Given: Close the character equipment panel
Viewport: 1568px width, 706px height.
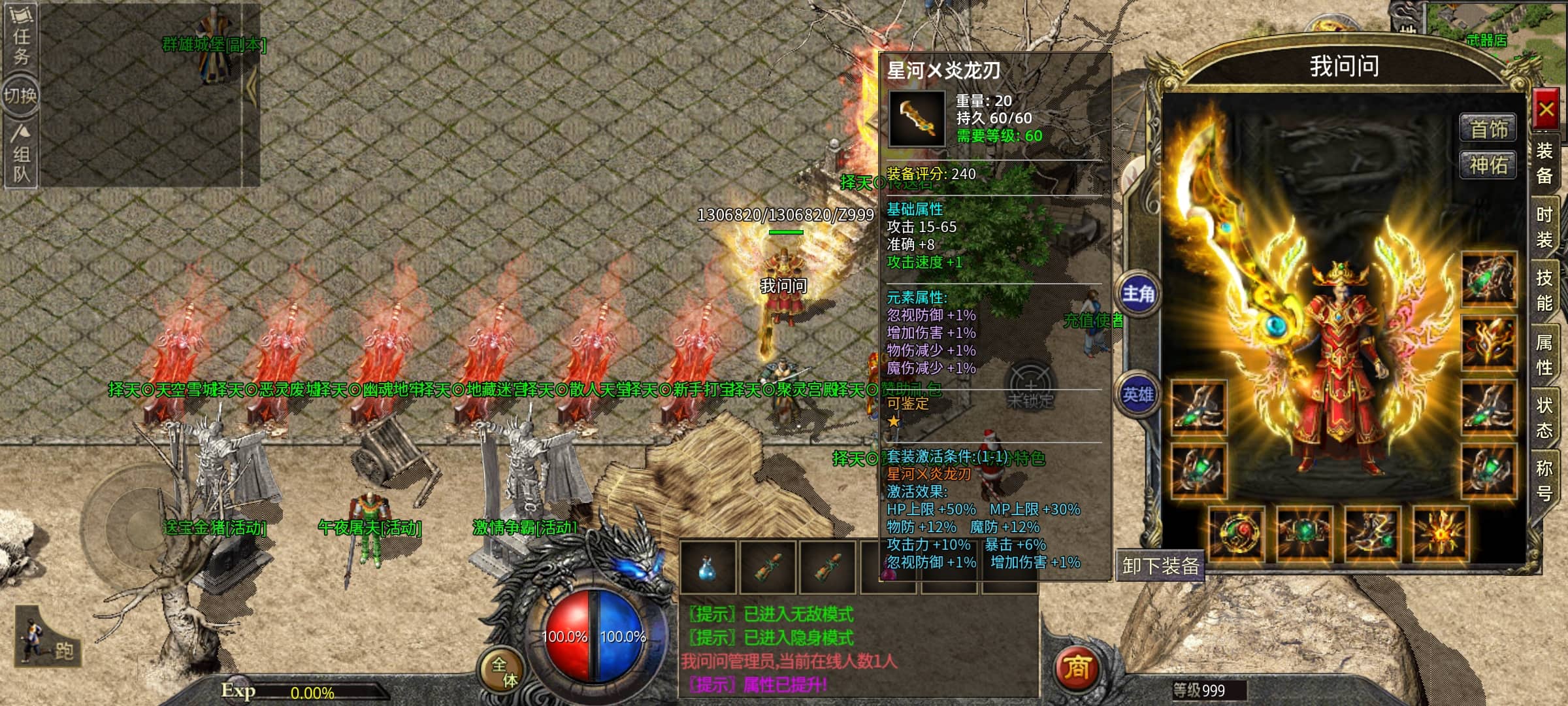Looking at the screenshot, I should tap(1546, 110).
